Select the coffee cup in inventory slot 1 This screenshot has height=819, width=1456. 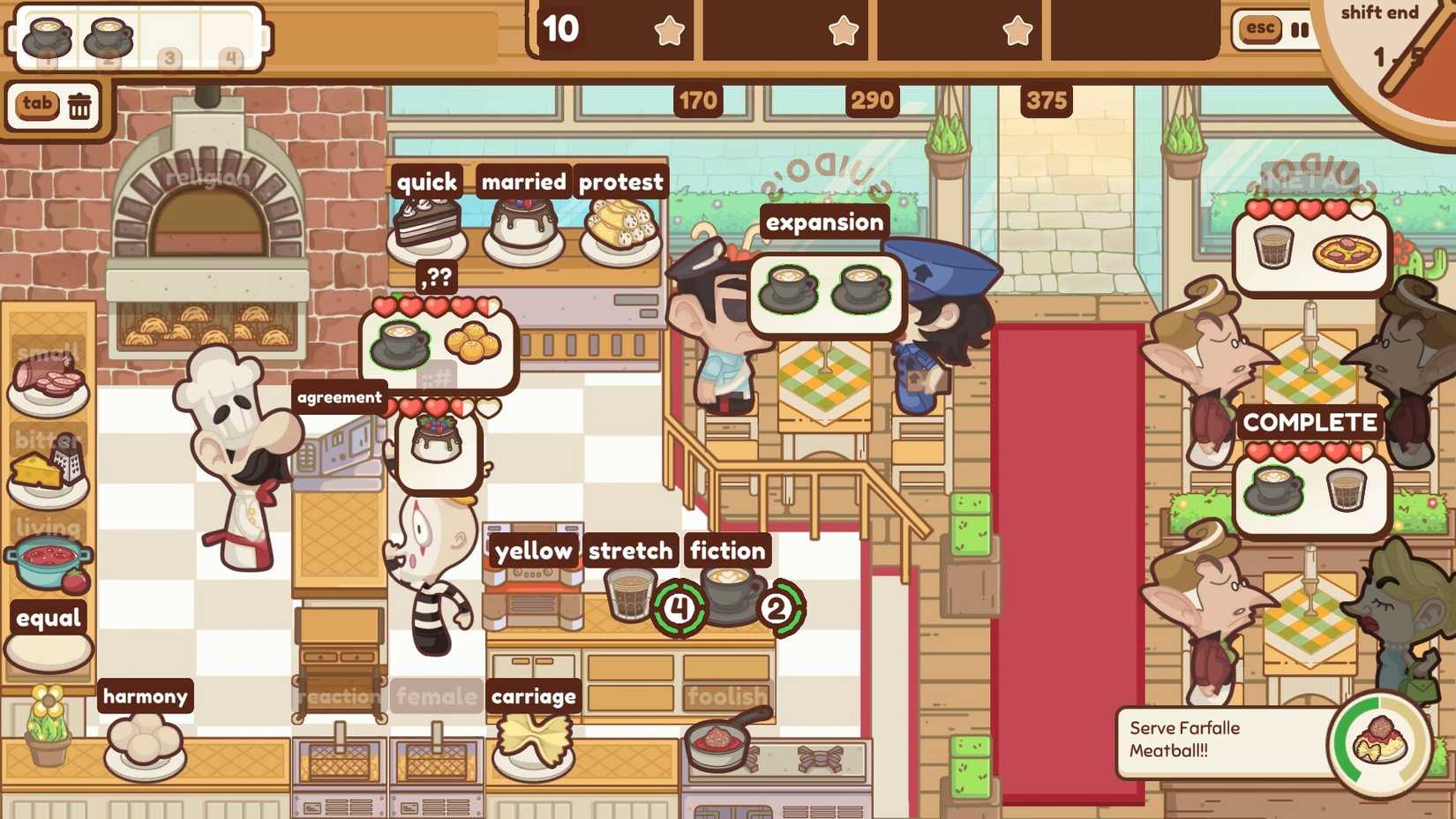point(46,35)
